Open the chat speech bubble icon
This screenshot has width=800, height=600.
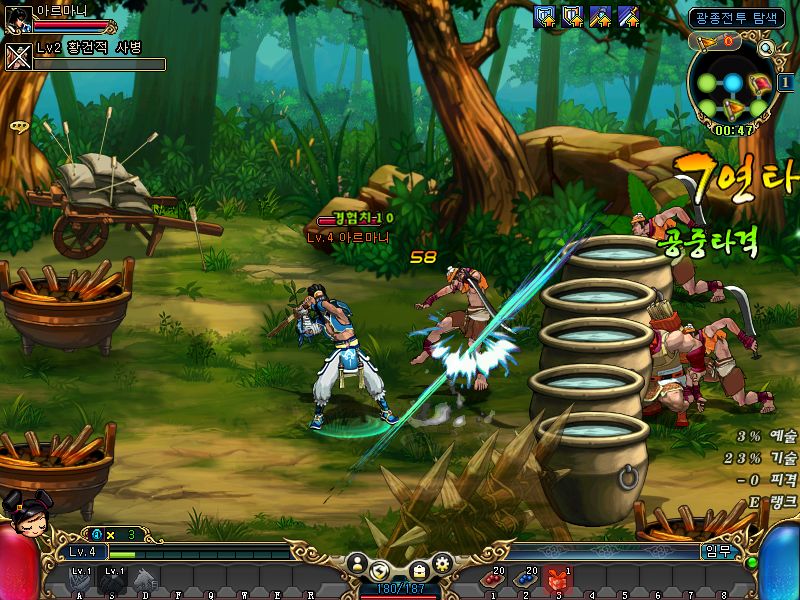tap(18, 126)
